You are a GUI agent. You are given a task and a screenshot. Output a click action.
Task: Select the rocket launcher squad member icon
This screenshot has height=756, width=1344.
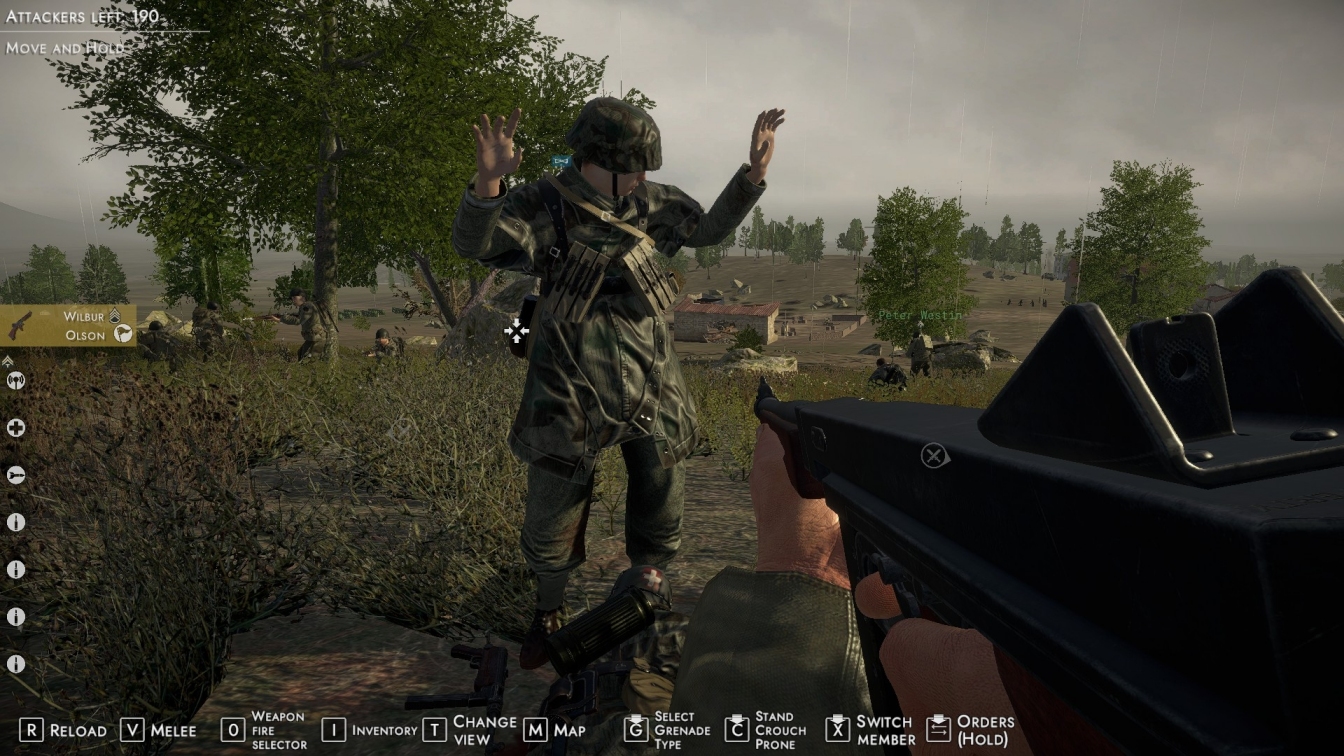click(x=15, y=475)
